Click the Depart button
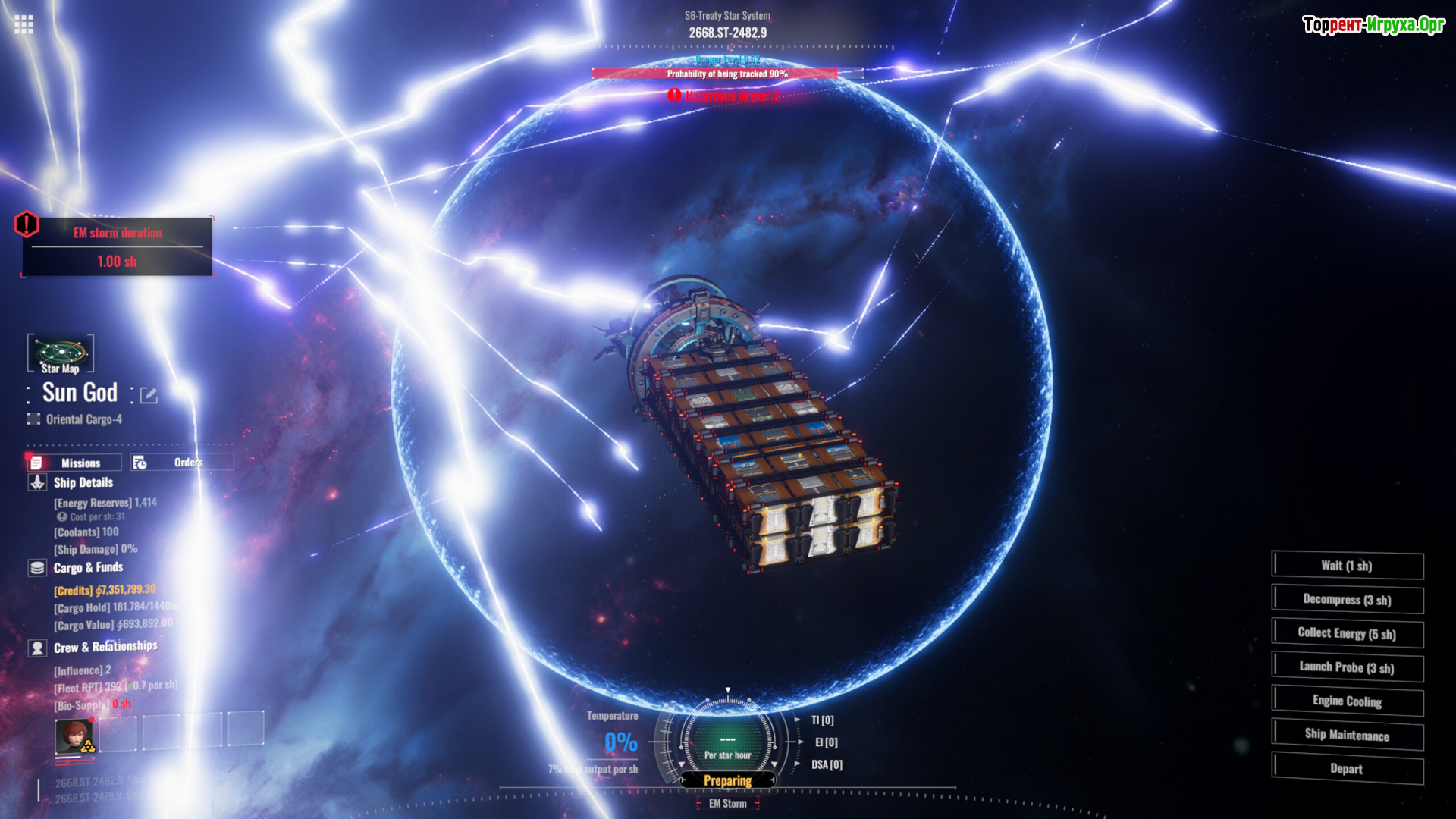 coord(1347,769)
